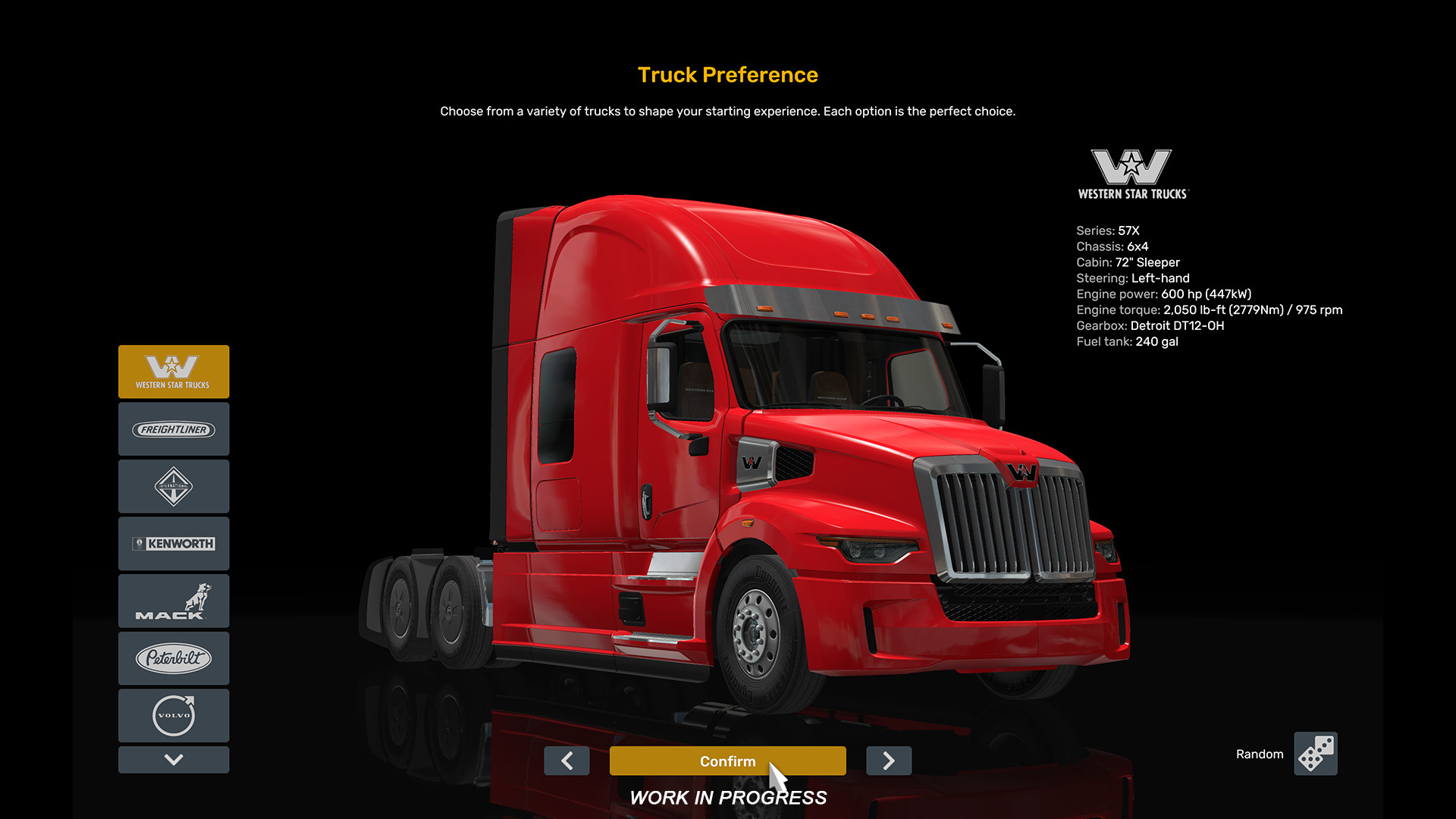Viewport: 1456px width, 819px height.
Task: Click the highlighted Western Star sidebar icon
Action: pyautogui.click(x=174, y=372)
